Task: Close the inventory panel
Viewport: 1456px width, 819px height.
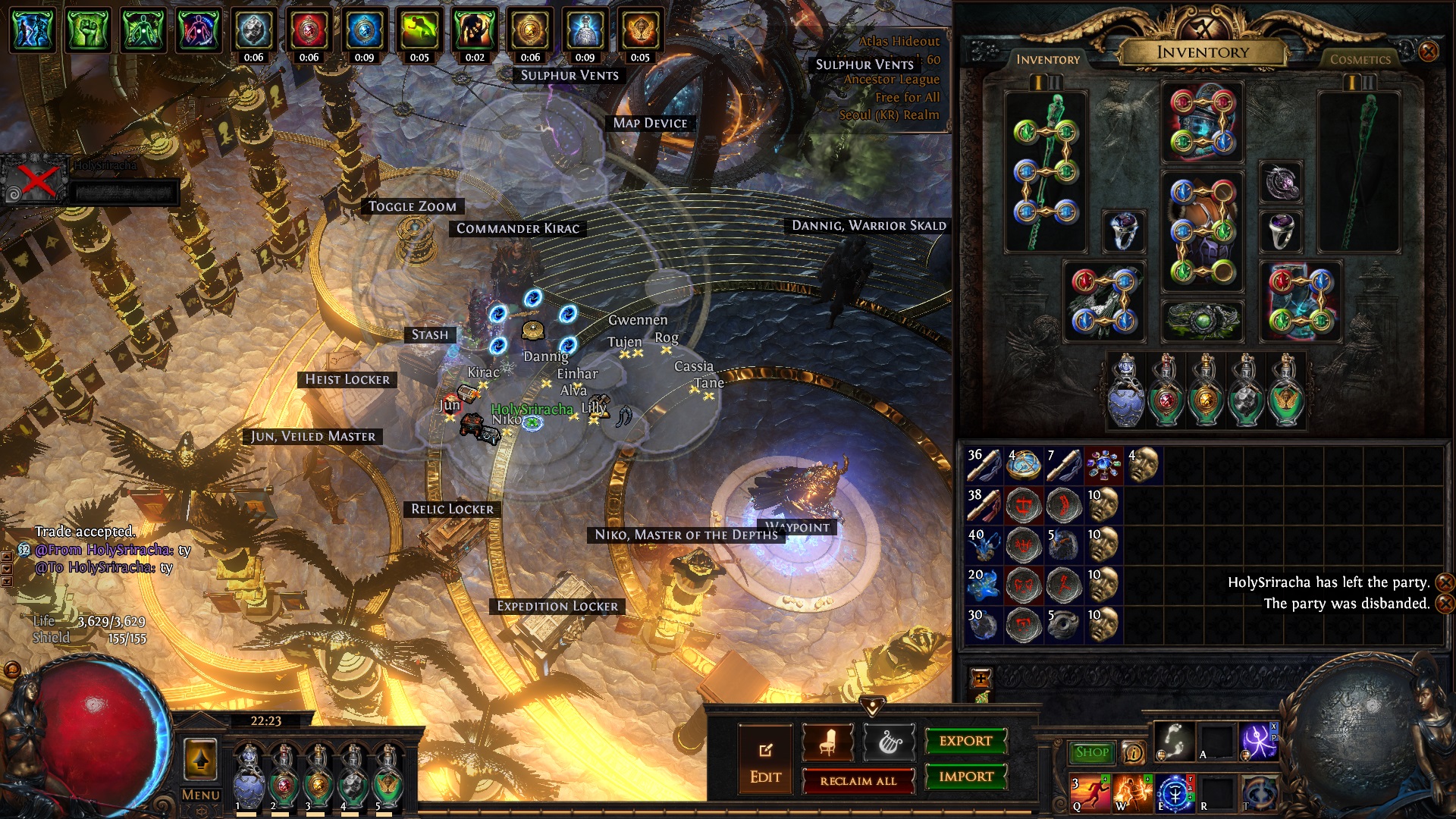Action: [1428, 52]
